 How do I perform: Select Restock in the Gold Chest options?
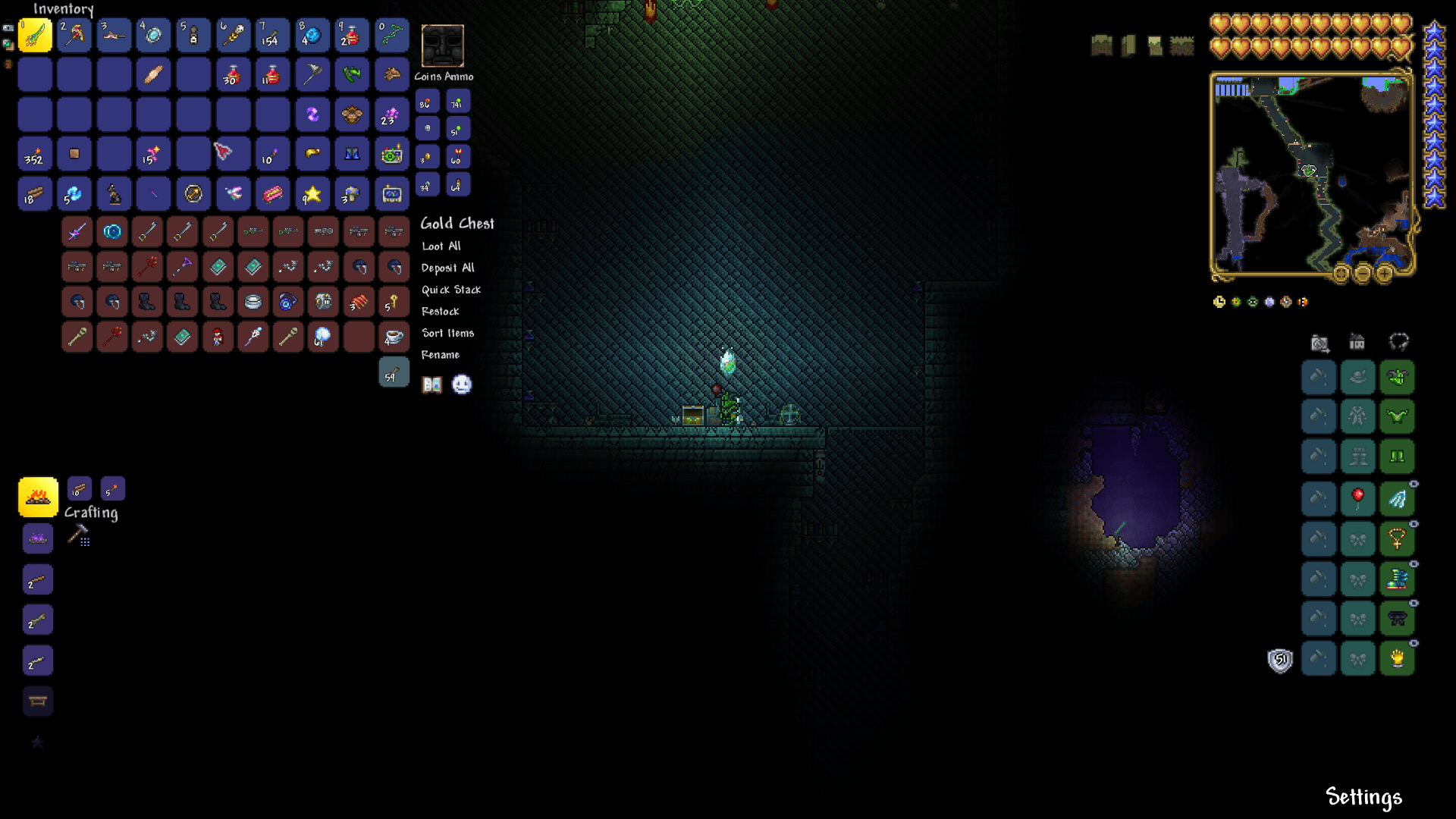coord(441,311)
